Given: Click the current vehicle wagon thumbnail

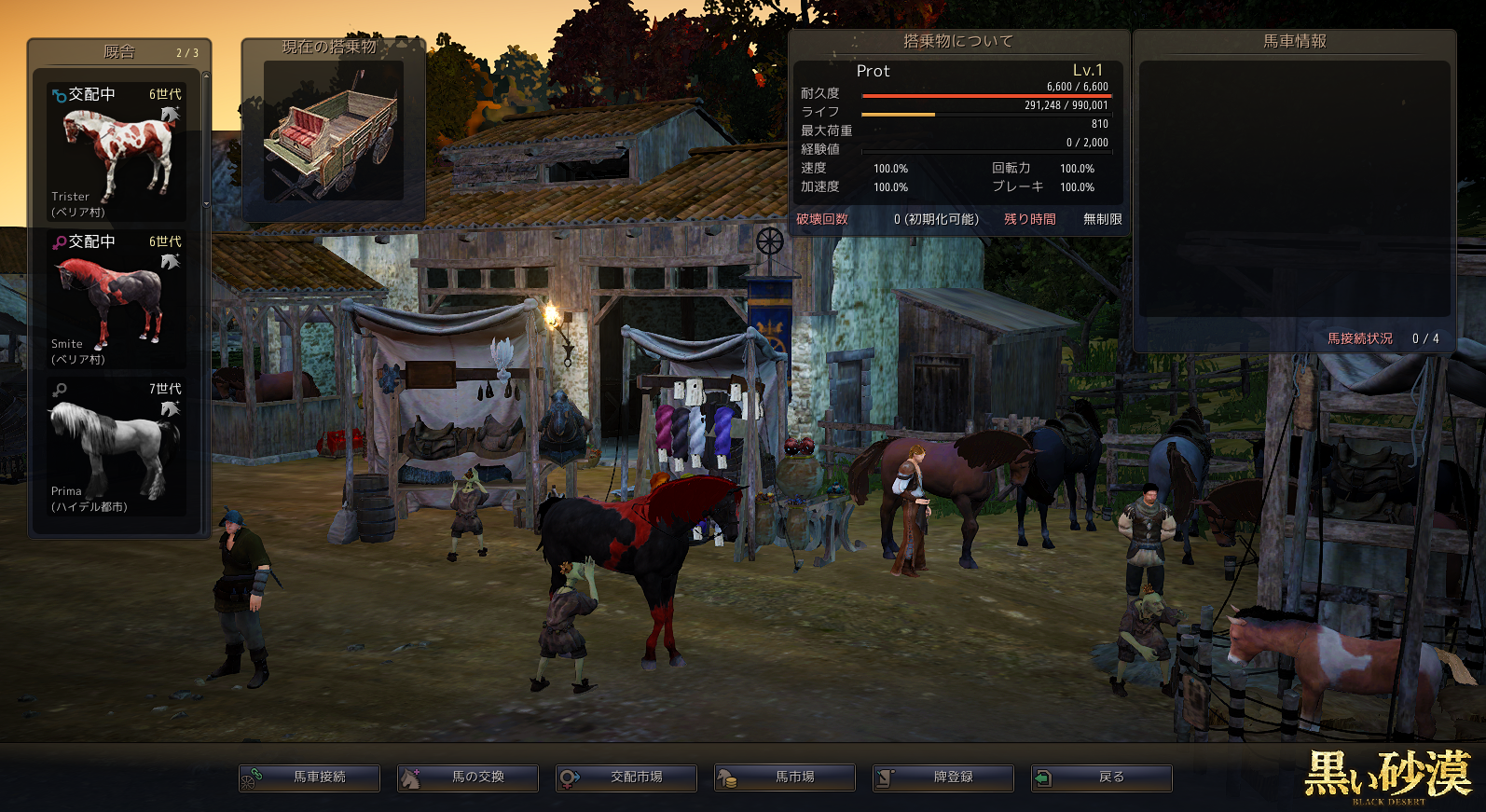Looking at the screenshot, I should (333, 131).
